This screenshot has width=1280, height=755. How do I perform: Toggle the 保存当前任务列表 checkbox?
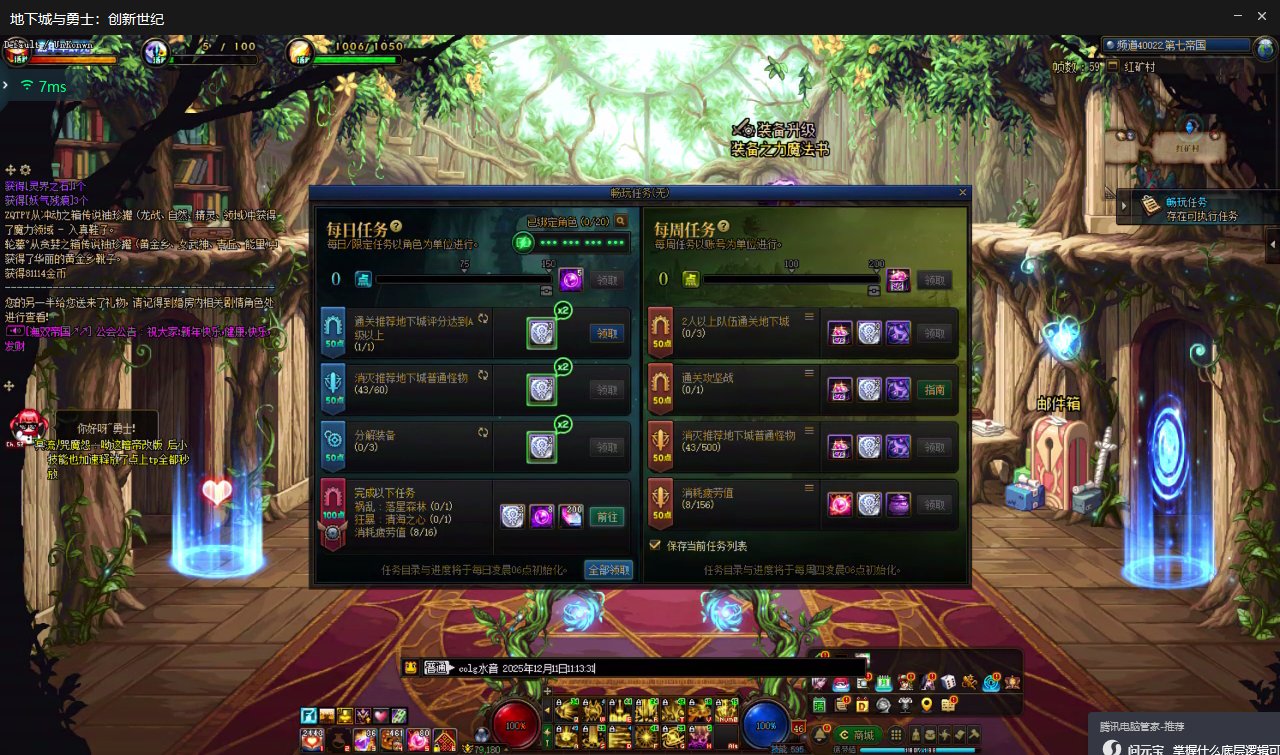click(656, 546)
